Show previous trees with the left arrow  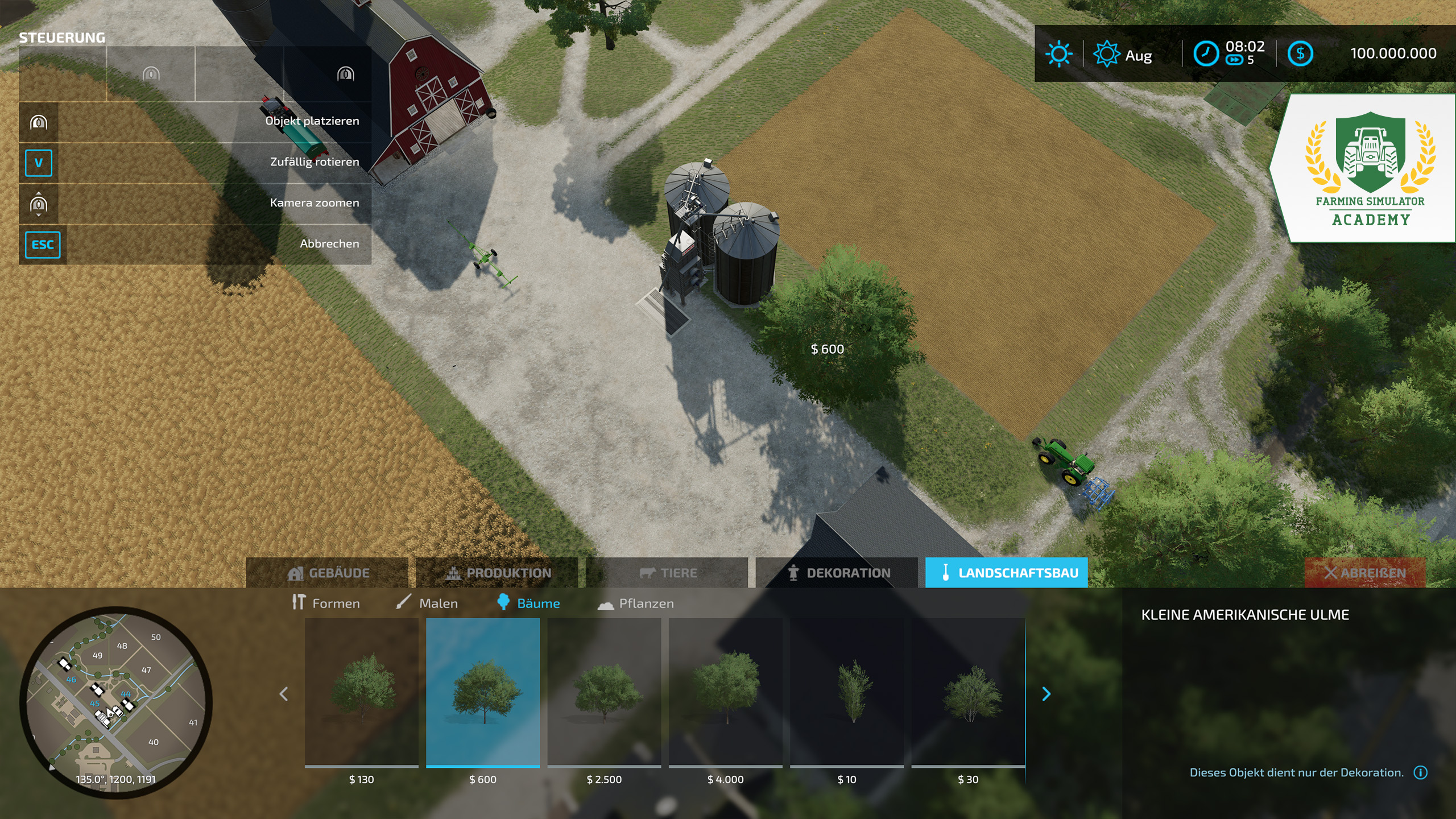tap(284, 694)
